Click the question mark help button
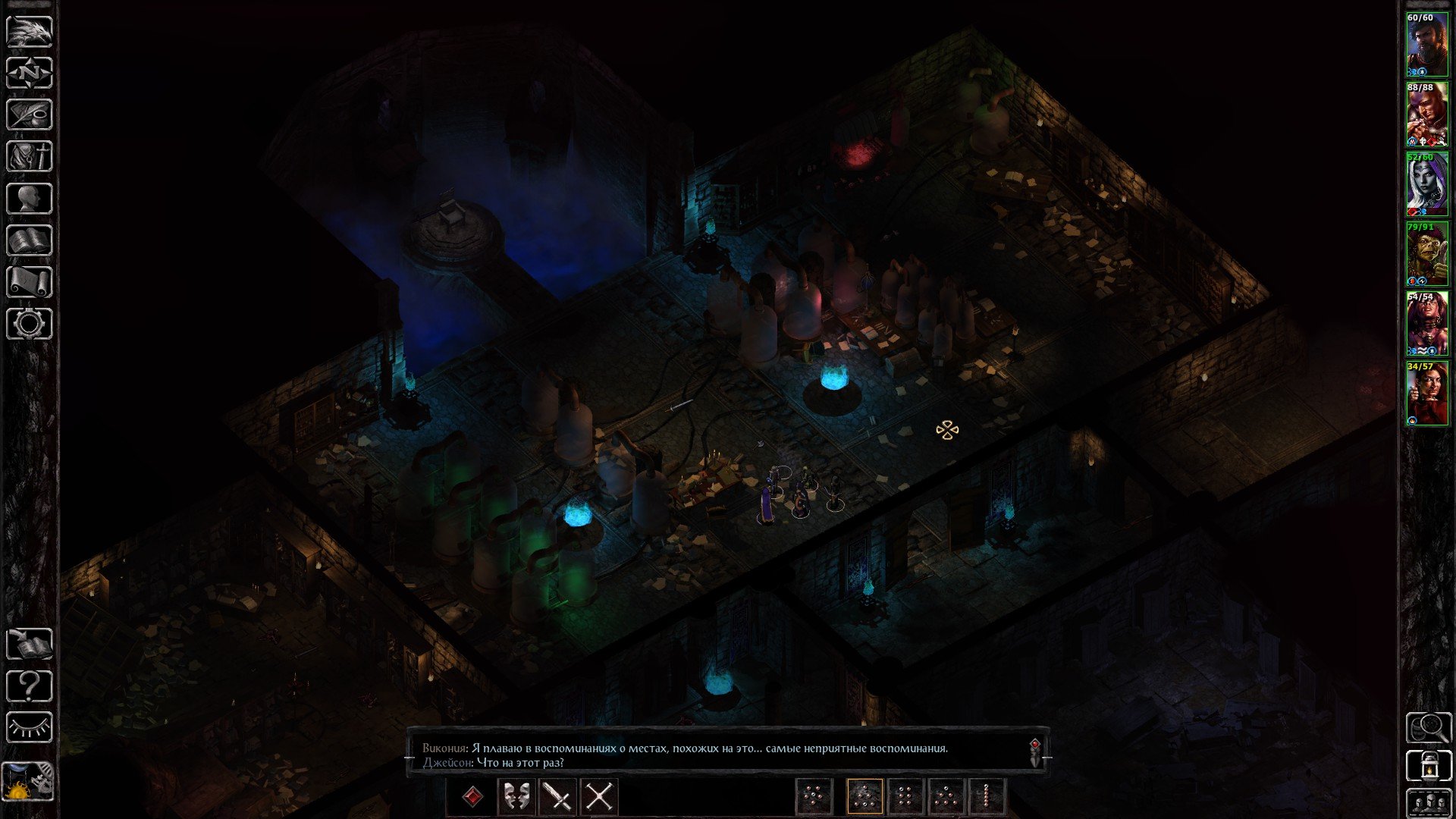 click(x=30, y=686)
